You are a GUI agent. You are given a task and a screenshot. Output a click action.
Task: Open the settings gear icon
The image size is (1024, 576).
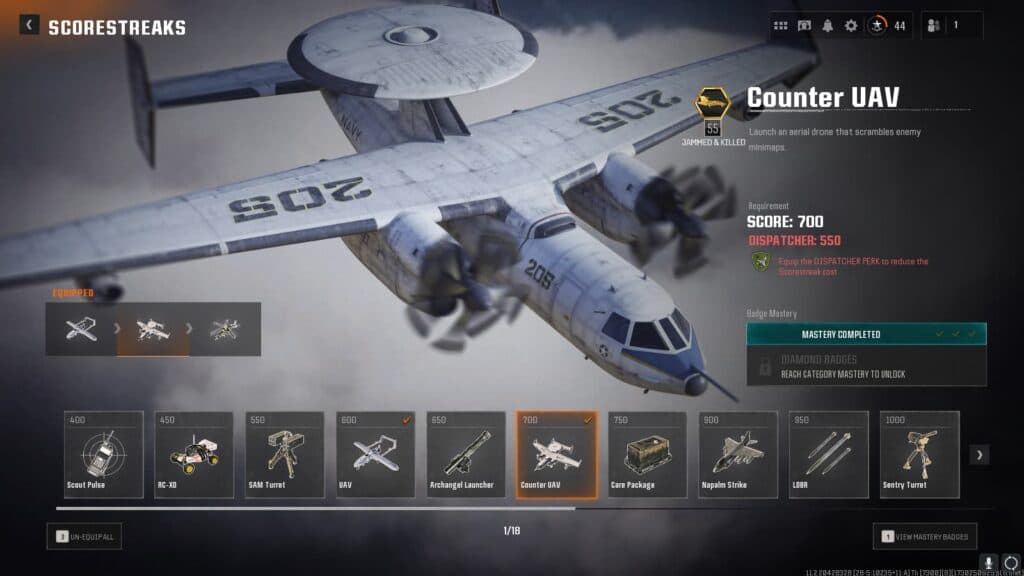coord(851,26)
